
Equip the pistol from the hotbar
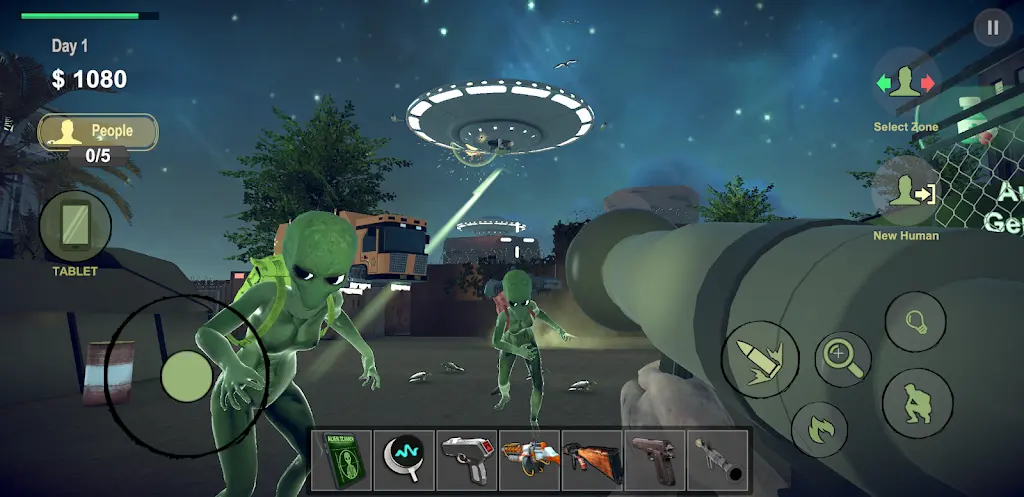(x=655, y=460)
